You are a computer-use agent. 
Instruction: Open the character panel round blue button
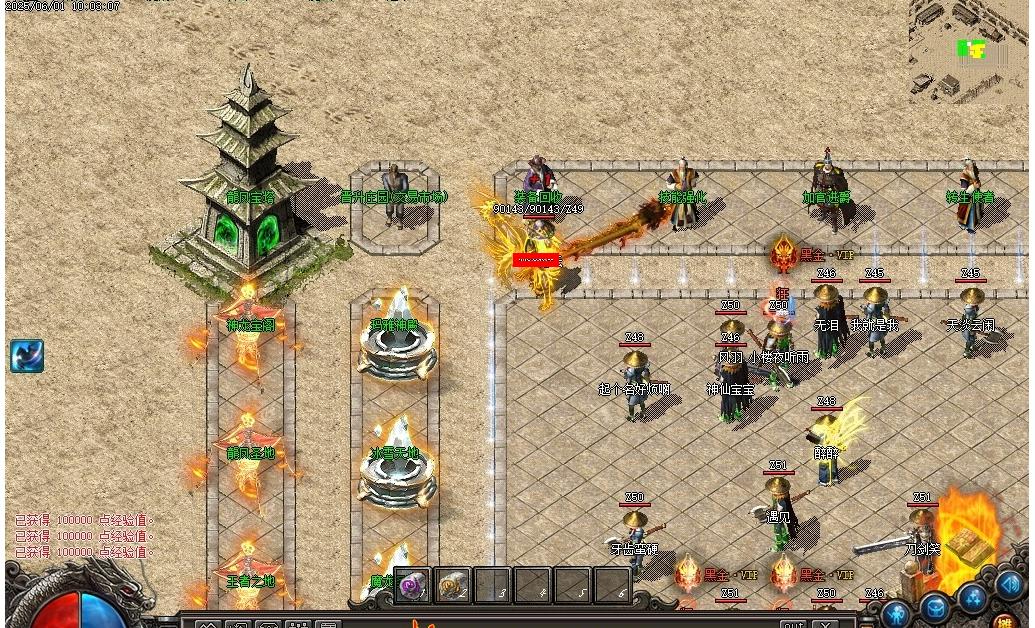point(897,613)
